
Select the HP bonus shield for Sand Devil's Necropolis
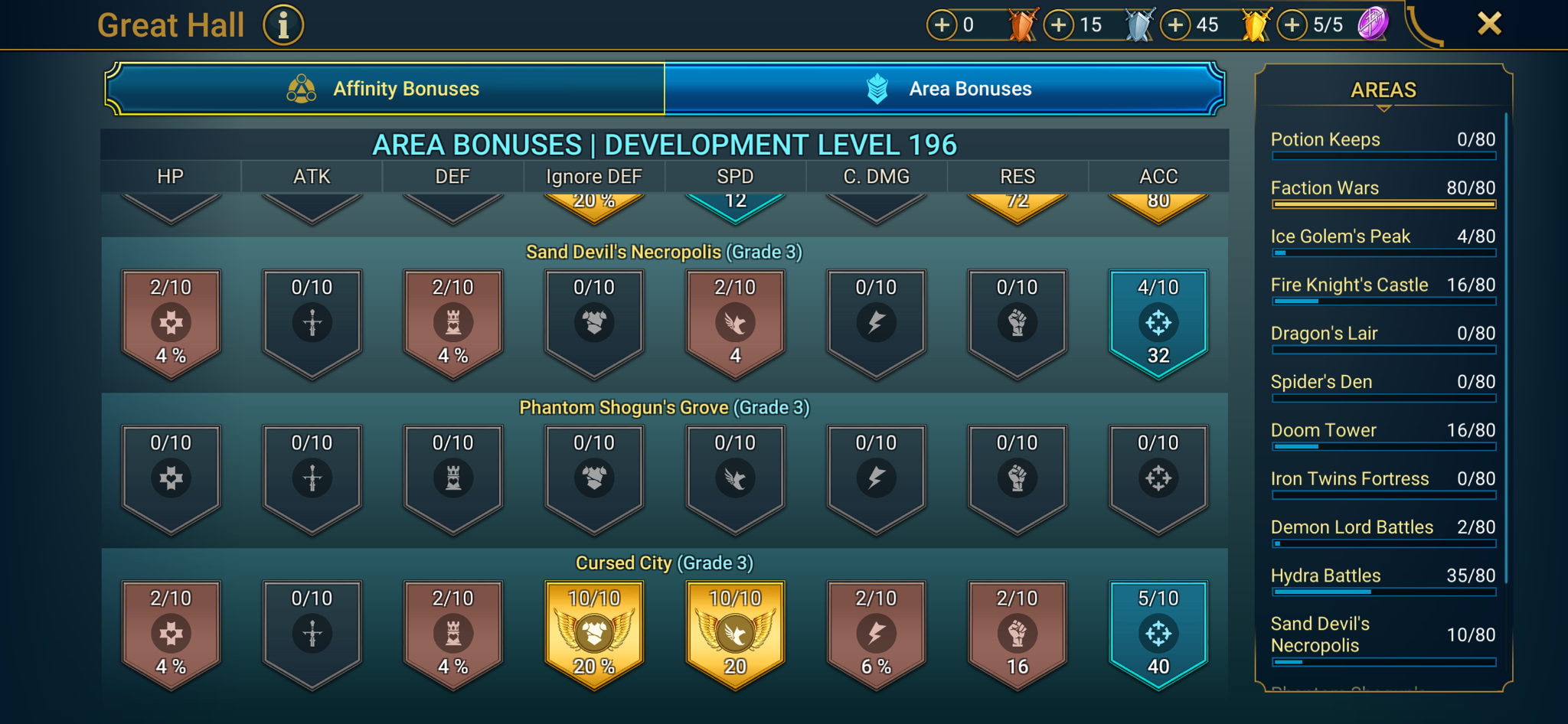(x=170, y=321)
